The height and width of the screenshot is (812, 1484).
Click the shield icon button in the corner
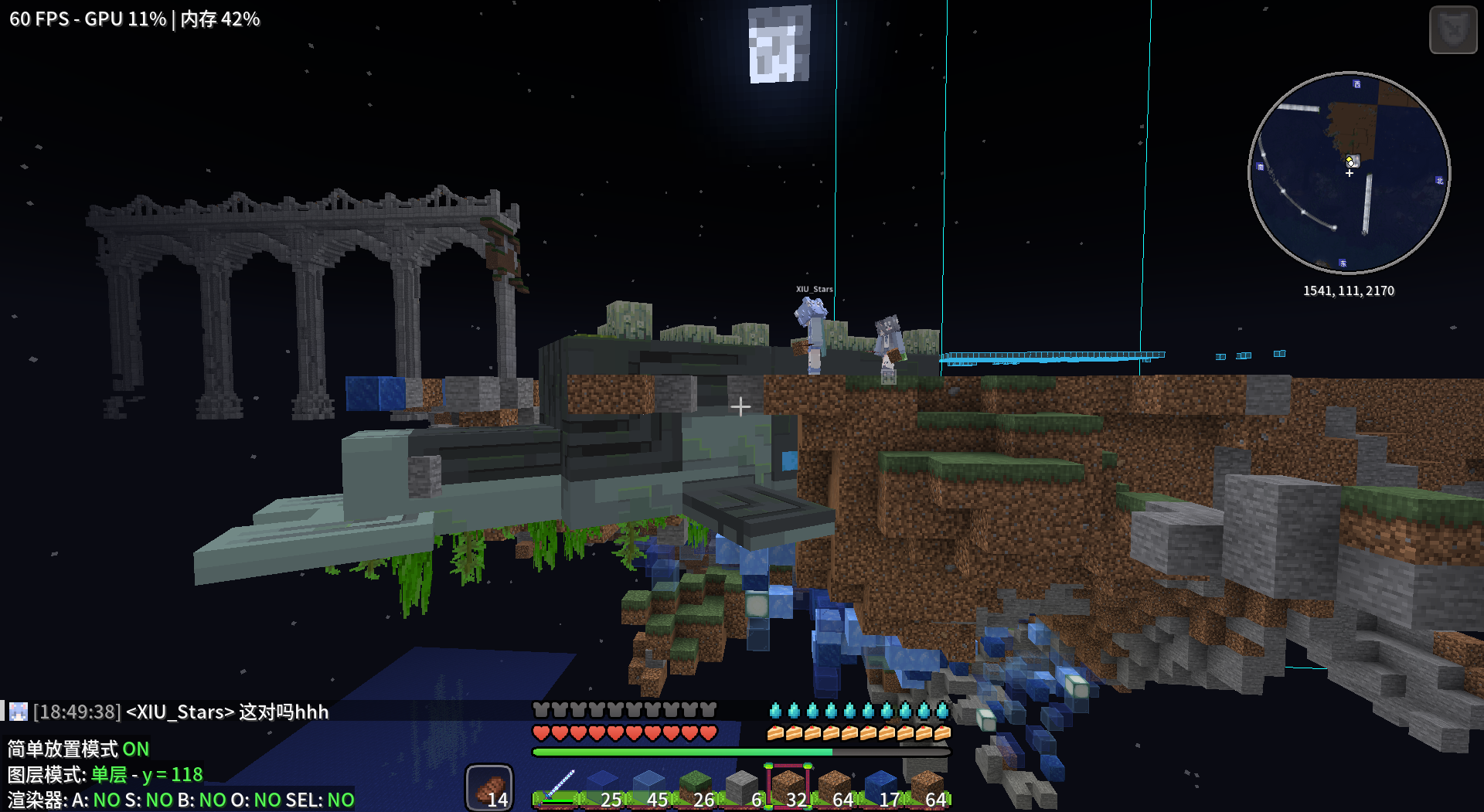[1453, 29]
